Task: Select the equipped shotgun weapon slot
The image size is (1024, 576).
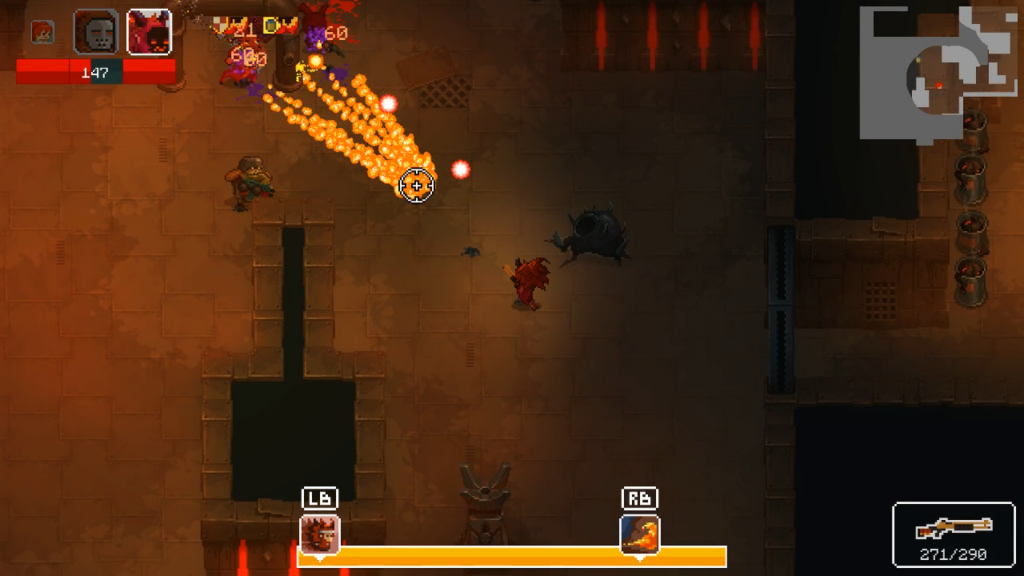Action: (953, 534)
